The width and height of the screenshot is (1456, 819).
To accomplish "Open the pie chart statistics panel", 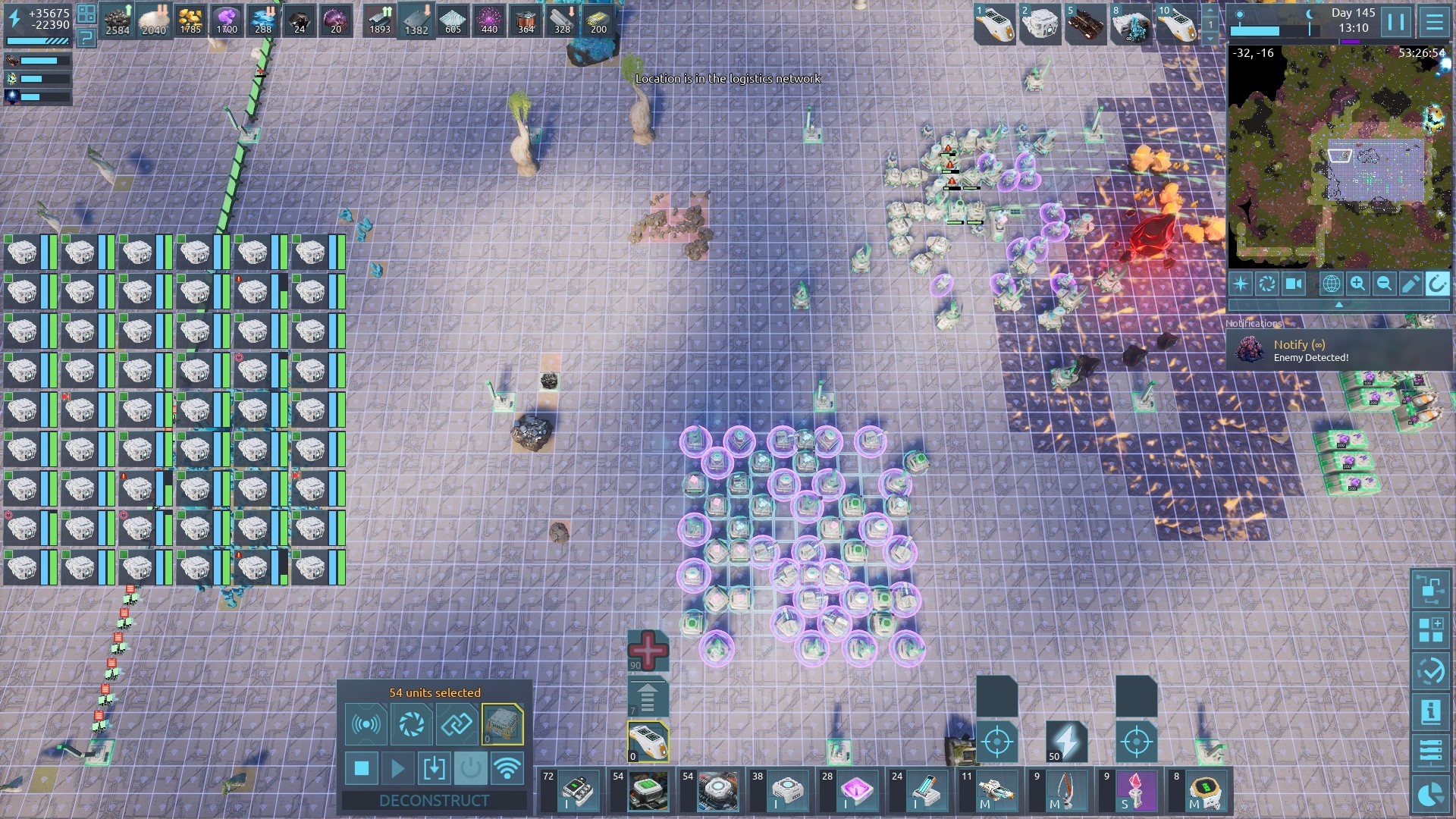I will 1431,794.
